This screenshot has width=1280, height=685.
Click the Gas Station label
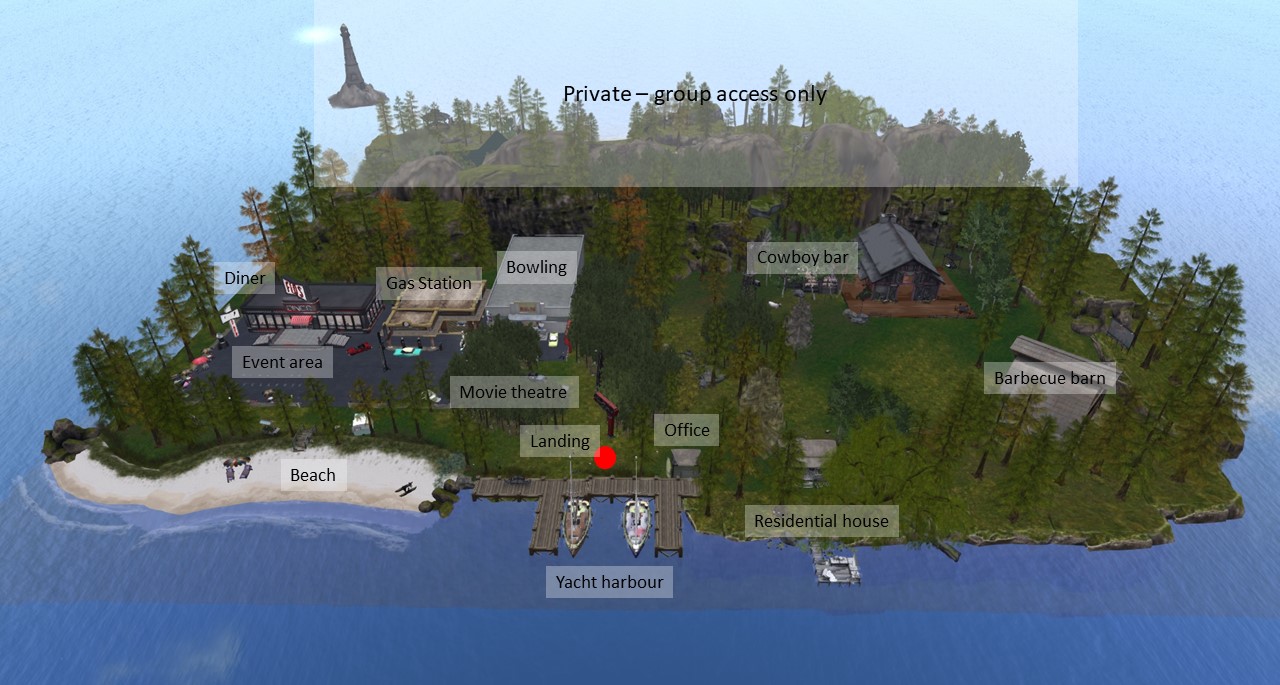(x=429, y=283)
